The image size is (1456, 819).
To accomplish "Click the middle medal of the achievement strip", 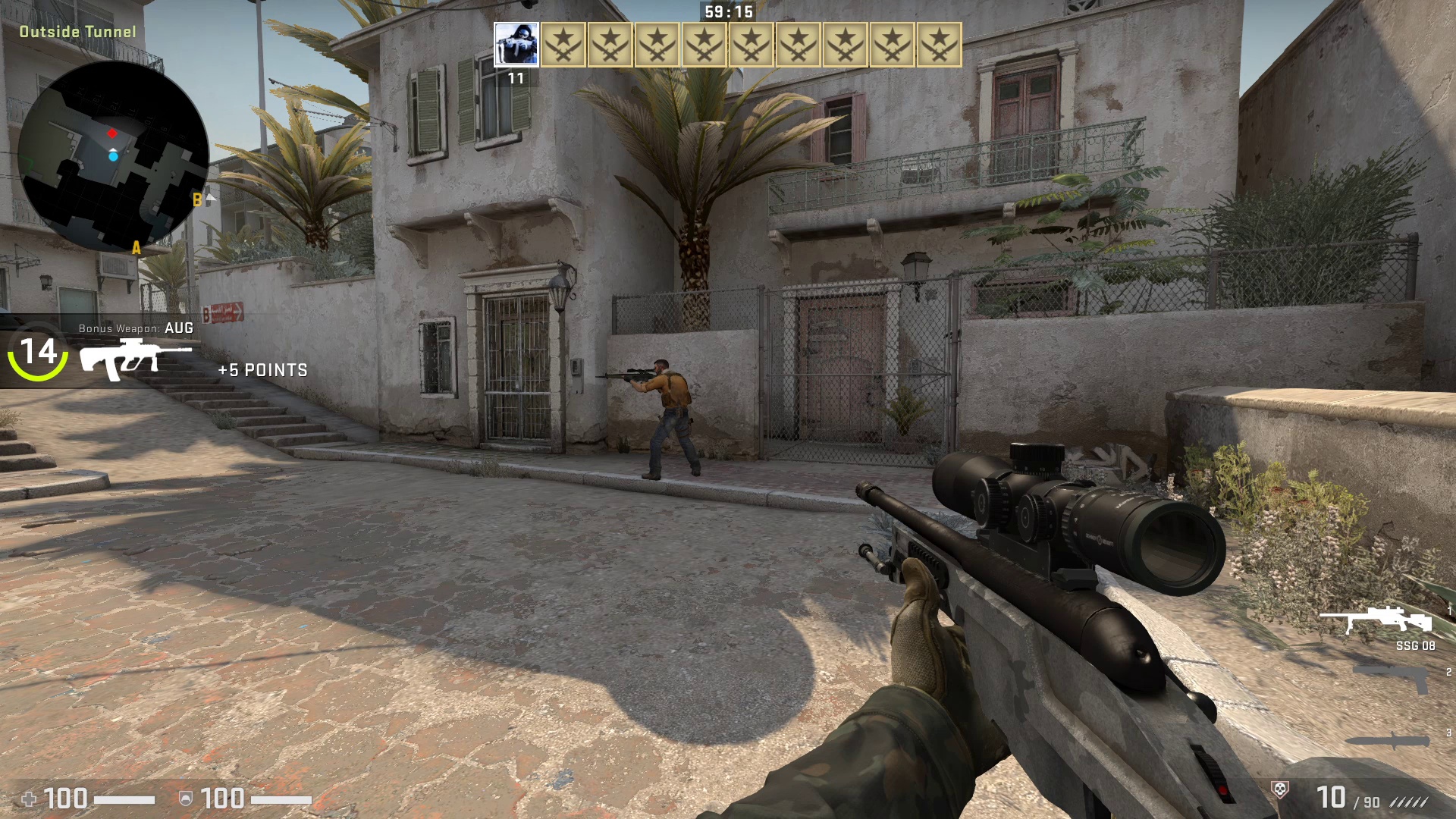I will [x=751, y=45].
